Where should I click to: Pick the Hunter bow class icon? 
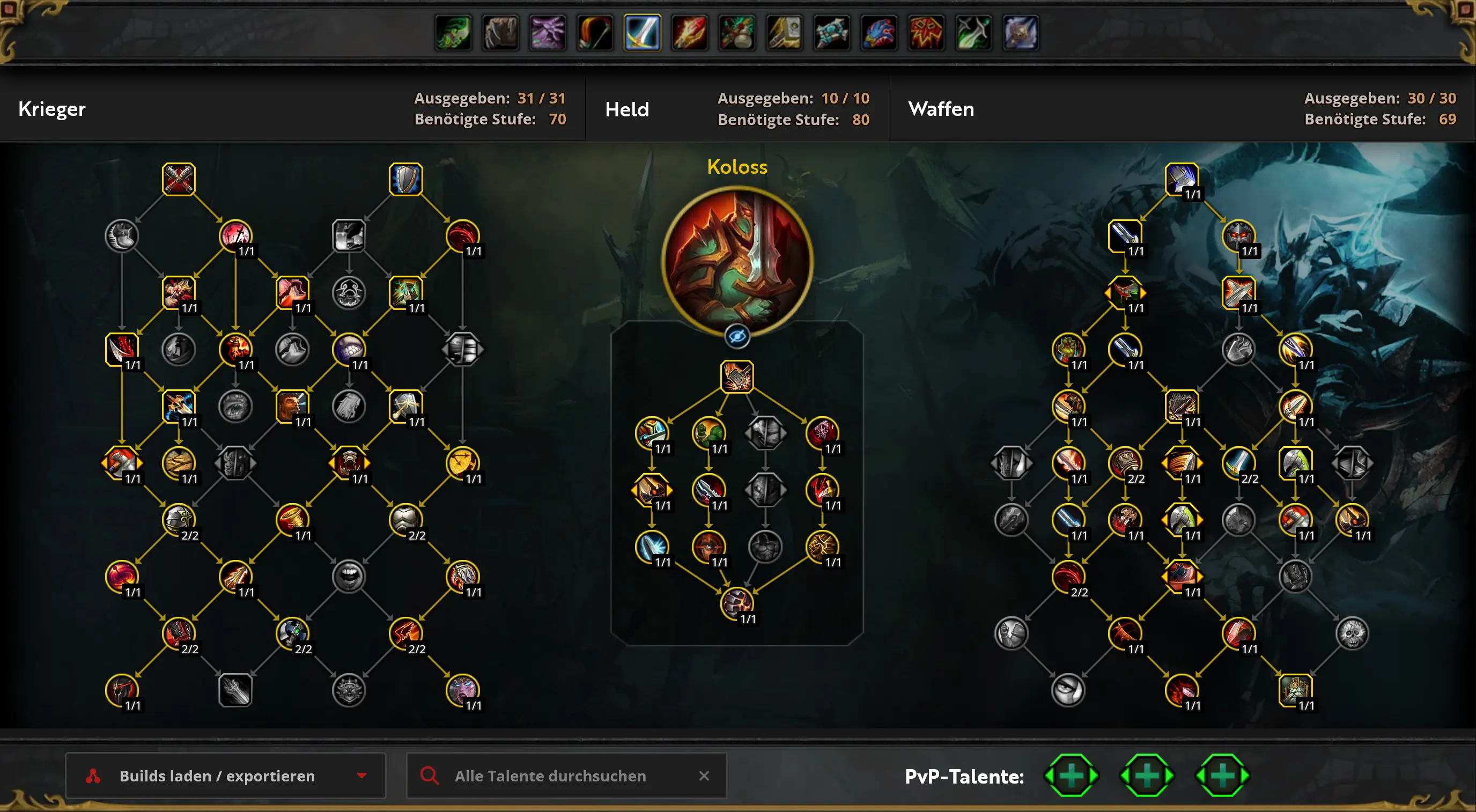595,33
